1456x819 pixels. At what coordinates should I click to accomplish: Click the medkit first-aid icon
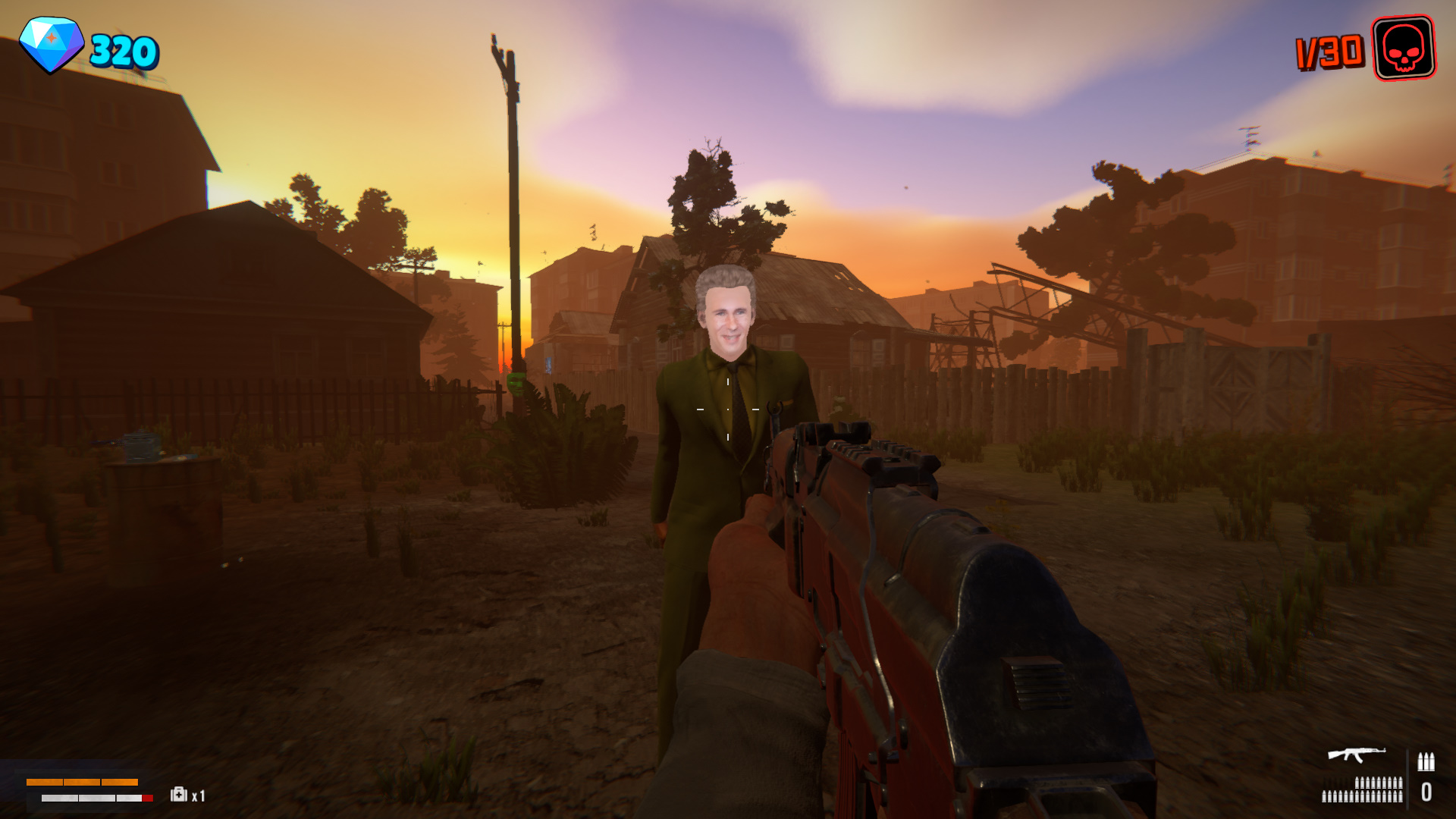tap(178, 795)
